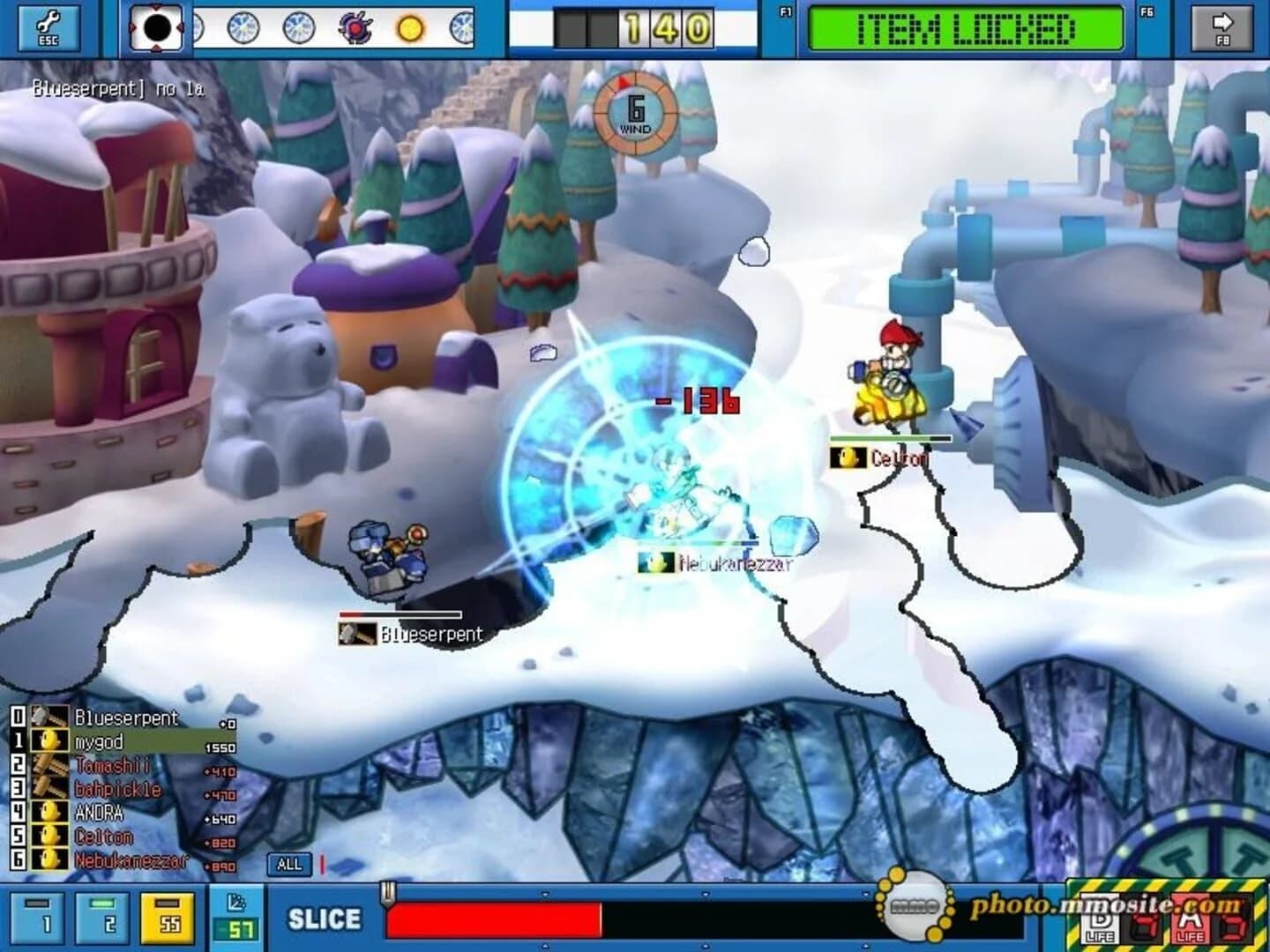
Task: Select the yellow sun item icon
Action: 411,28
